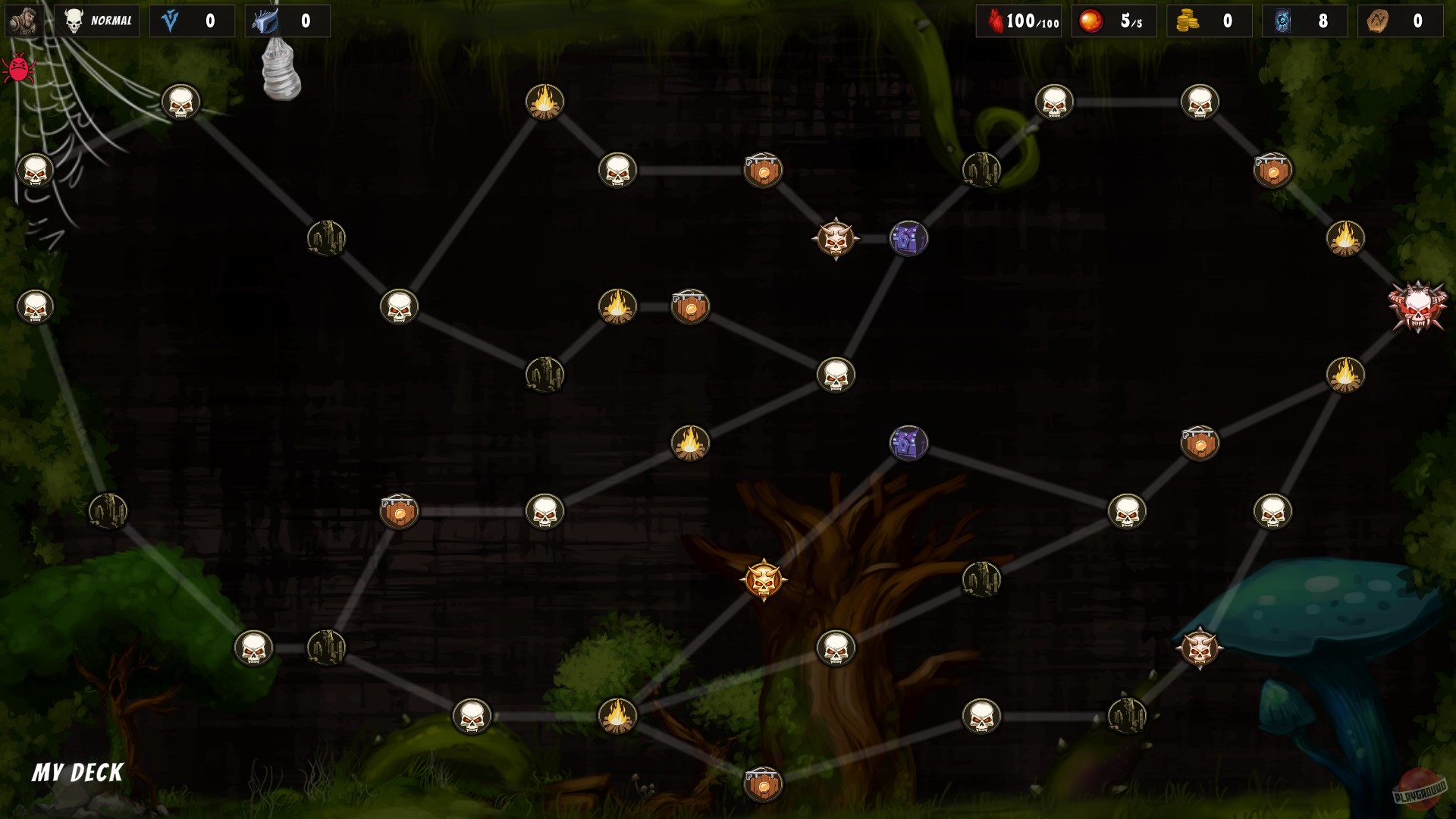The height and width of the screenshot is (819, 1456).
Task: Select the ruins node on the far left edge
Action: click(x=109, y=512)
